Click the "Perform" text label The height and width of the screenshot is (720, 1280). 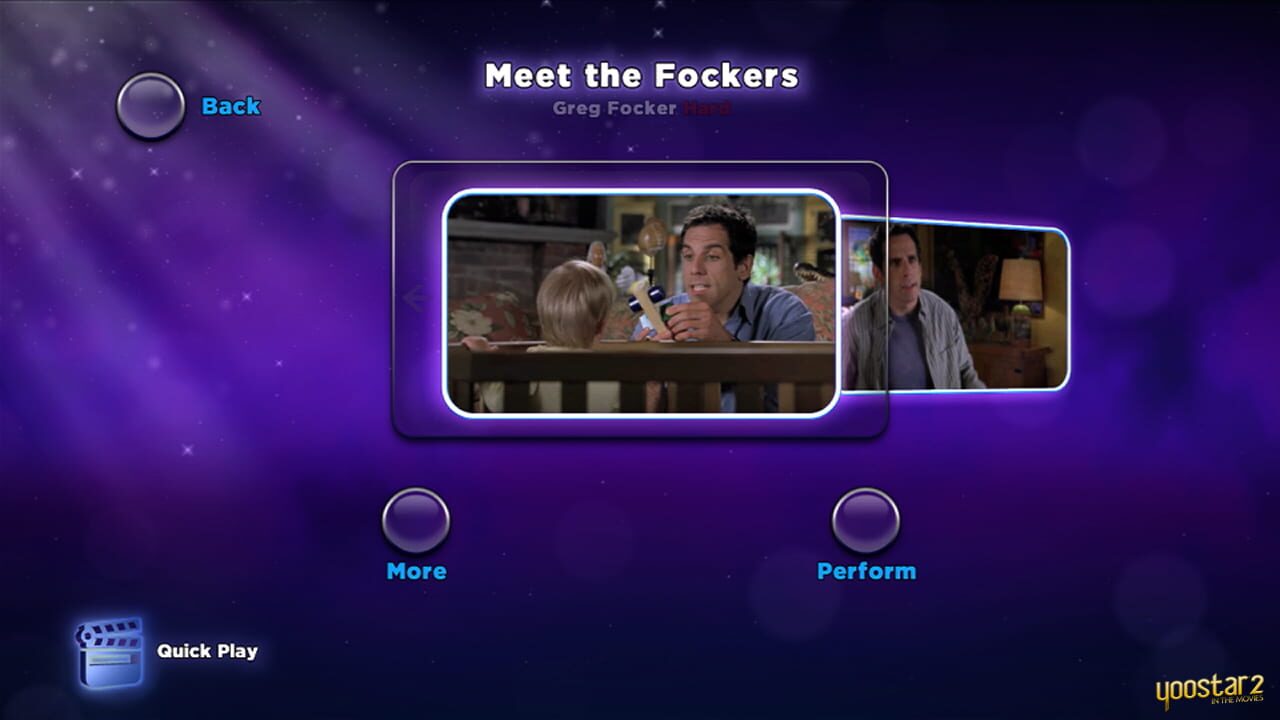click(x=866, y=571)
